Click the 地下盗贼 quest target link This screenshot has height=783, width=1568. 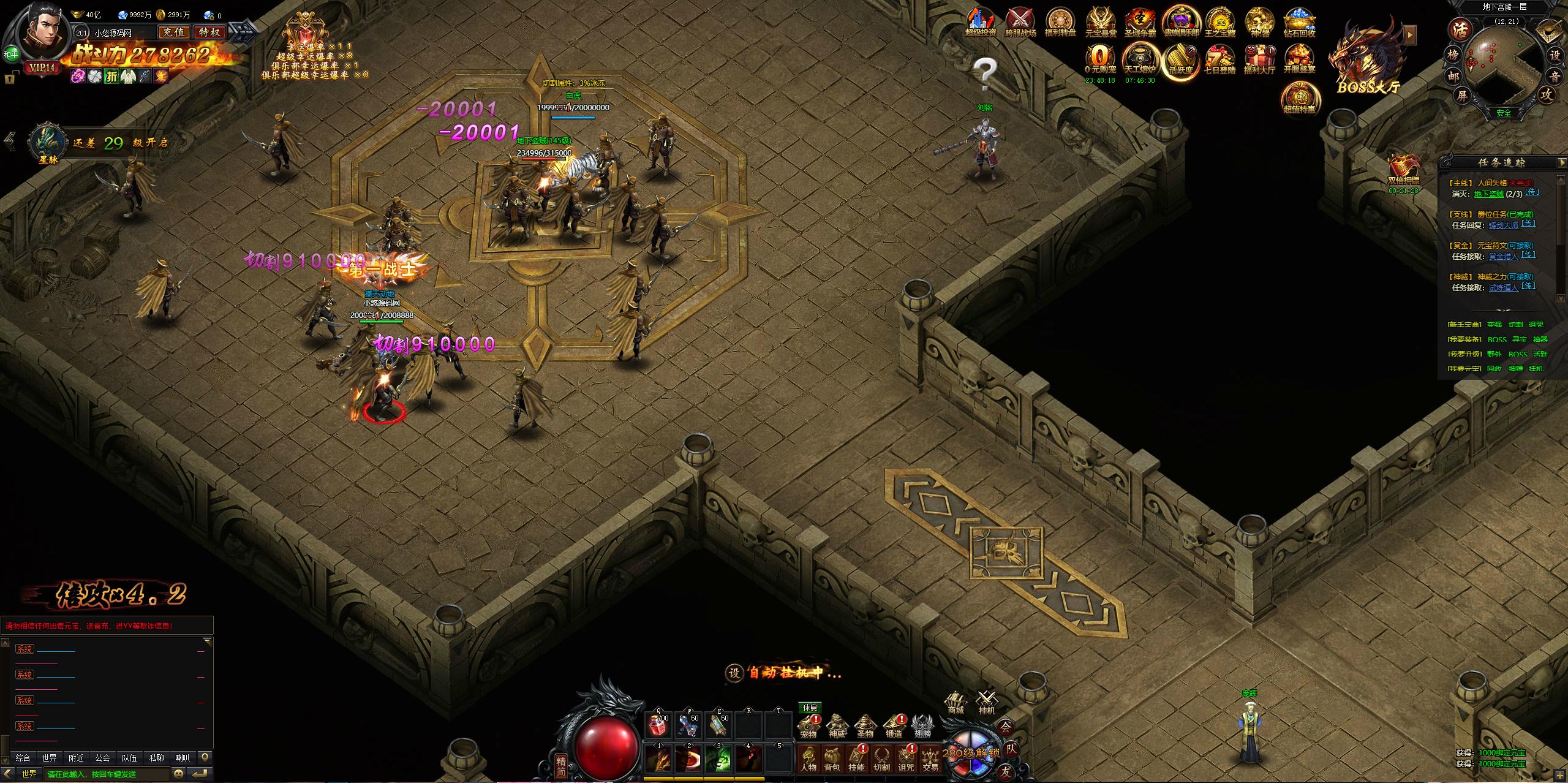[1488, 194]
